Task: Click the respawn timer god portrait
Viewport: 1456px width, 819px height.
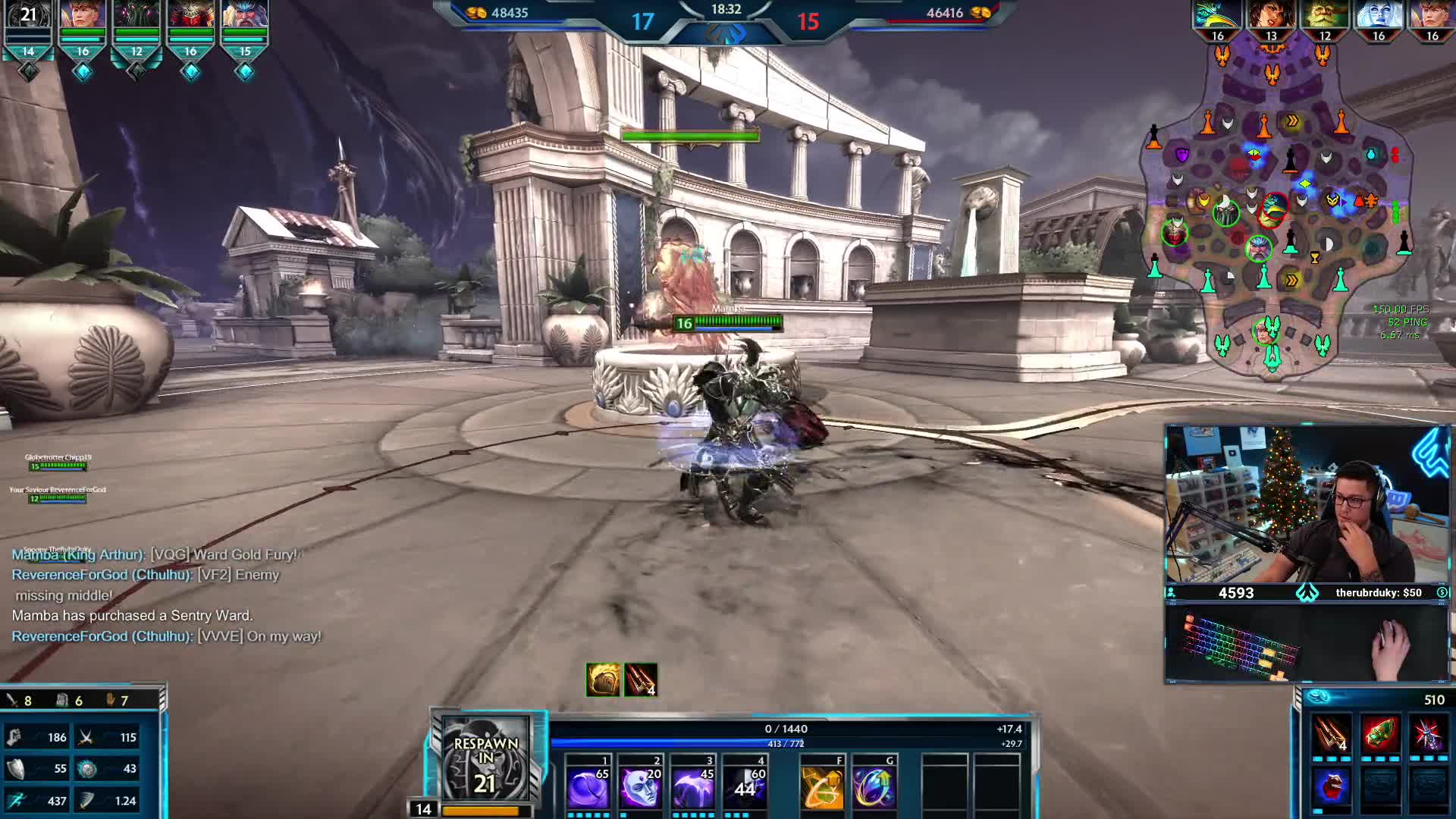Action: pyautogui.click(x=485, y=762)
